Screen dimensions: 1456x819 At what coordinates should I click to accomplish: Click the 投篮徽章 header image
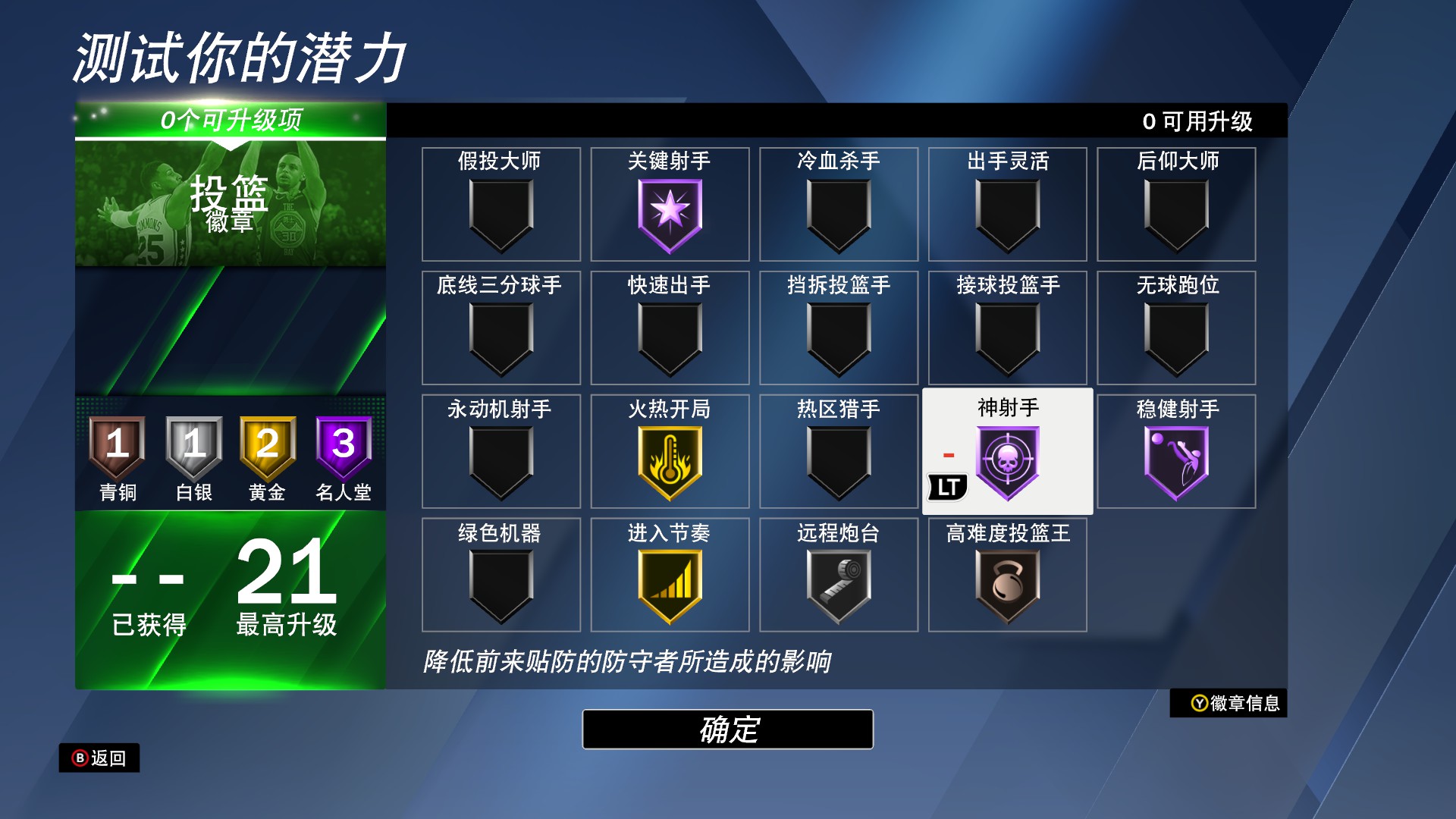(x=227, y=201)
